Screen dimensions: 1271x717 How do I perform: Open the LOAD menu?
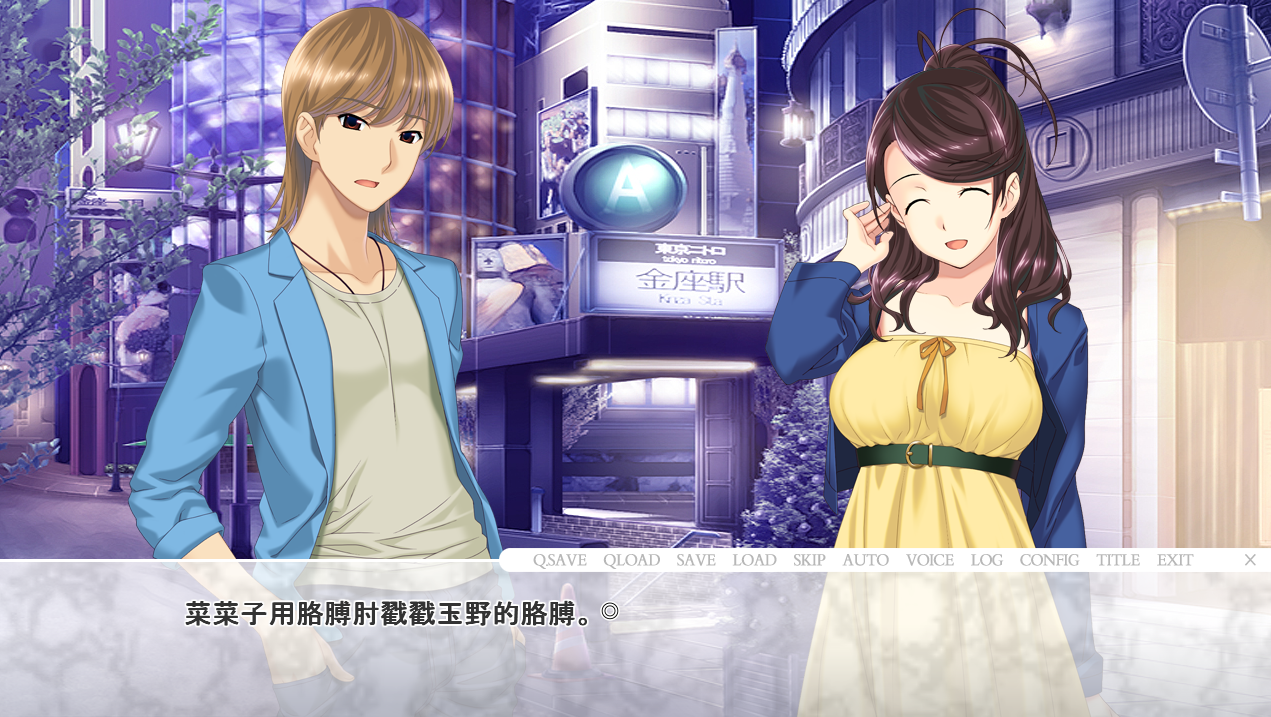coord(754,560)
